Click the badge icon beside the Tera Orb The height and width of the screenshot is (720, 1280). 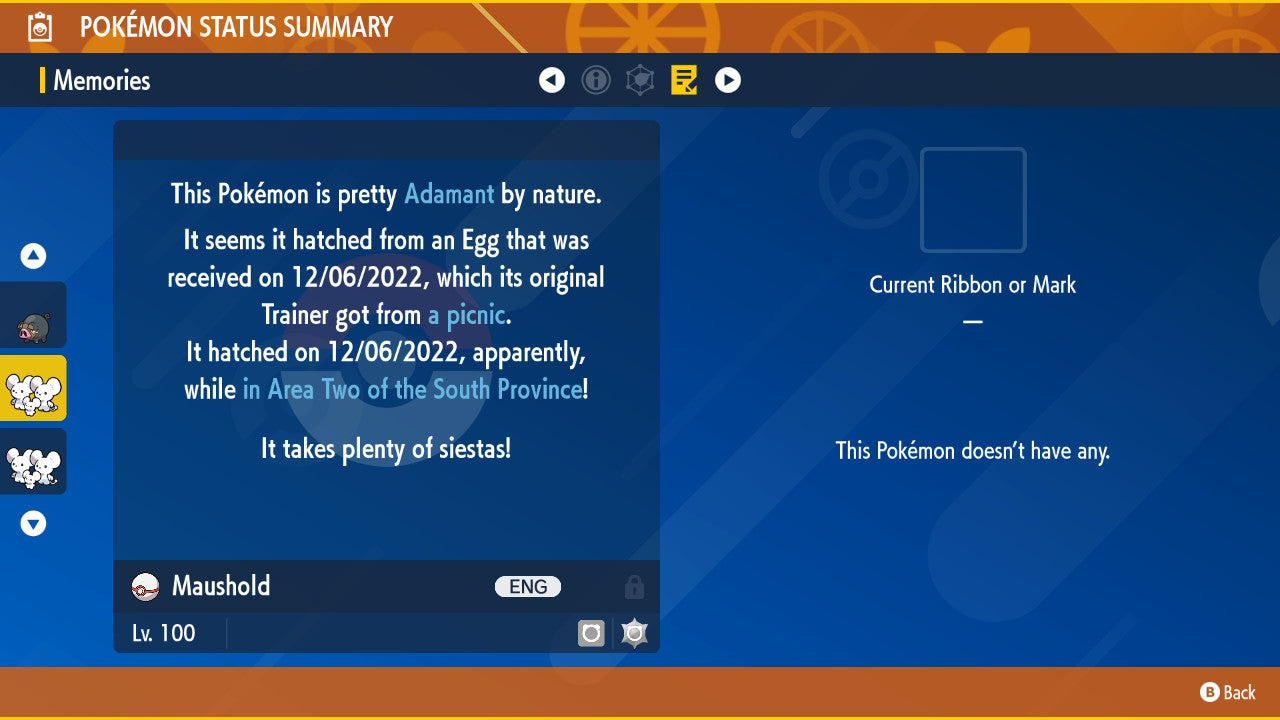634,633
